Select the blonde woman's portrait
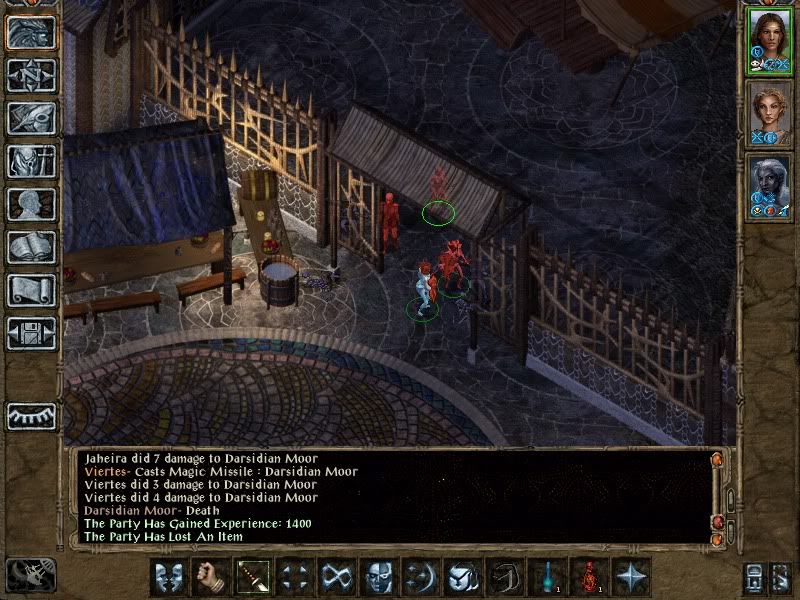The width and height of the screenshot is (800, 600). pos(769,114)
